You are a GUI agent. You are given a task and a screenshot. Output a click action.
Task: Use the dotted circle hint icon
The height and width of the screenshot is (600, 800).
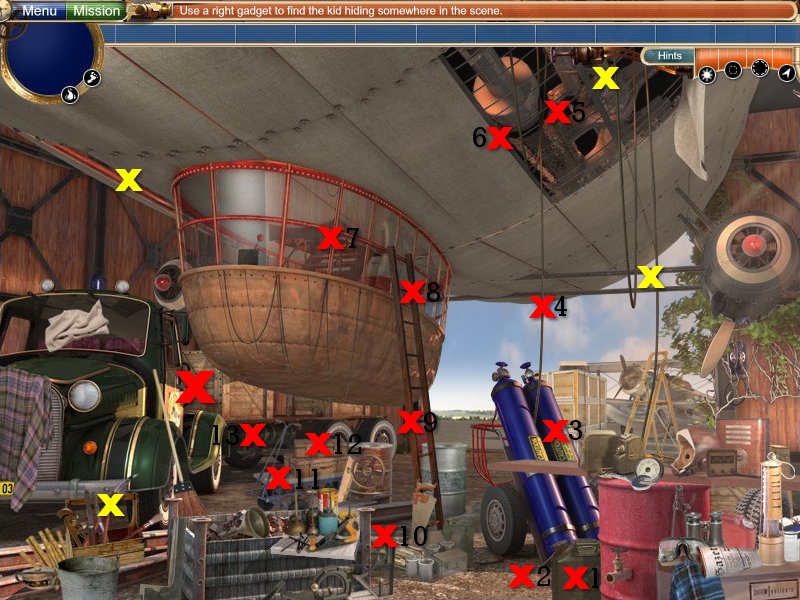(x=760, y=69)
